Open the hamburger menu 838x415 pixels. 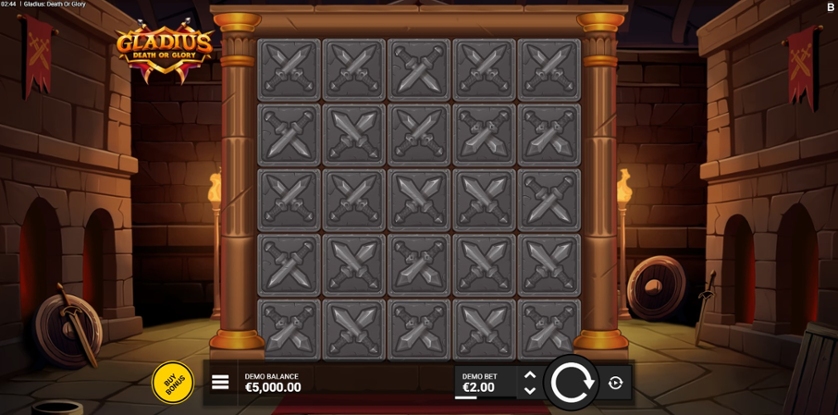pos(220,383)
